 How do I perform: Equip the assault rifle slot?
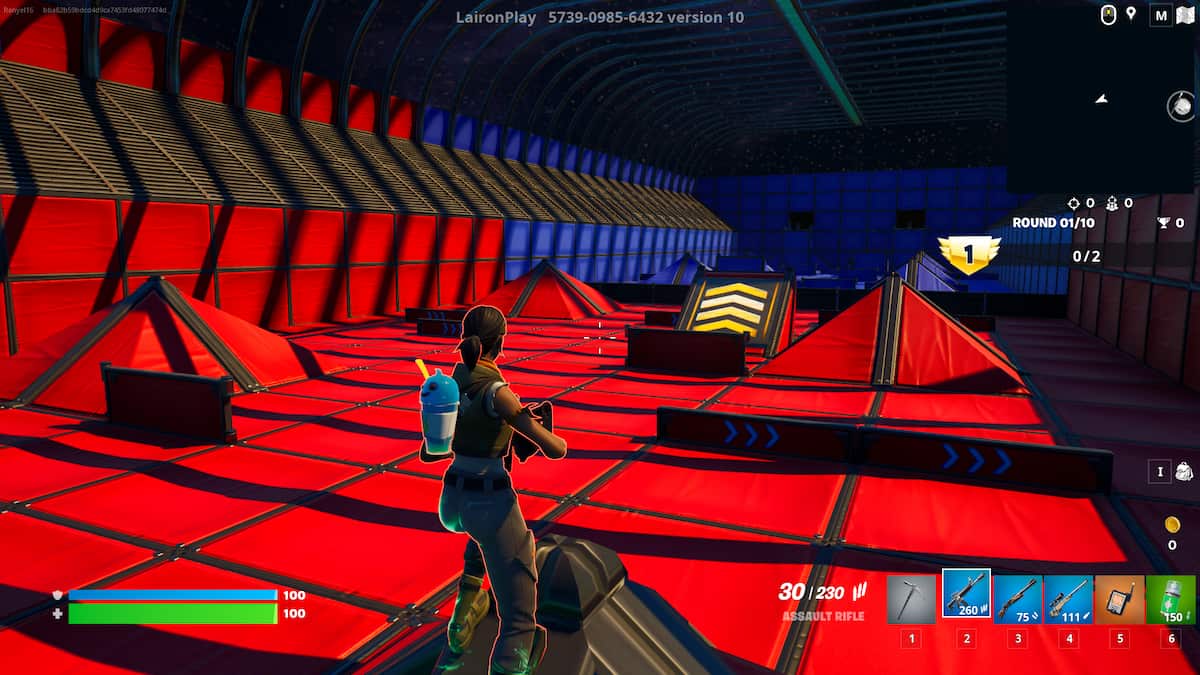[x=966, y=595]
